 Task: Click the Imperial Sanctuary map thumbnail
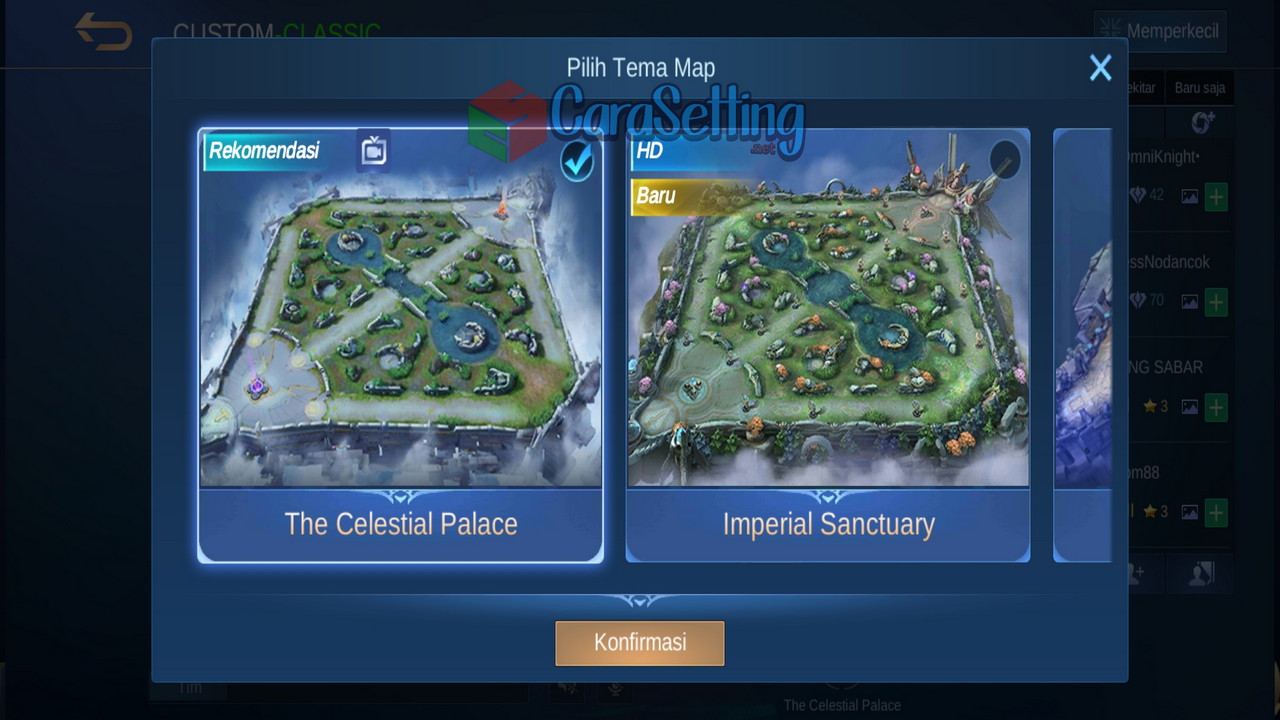tap(828, 310)
